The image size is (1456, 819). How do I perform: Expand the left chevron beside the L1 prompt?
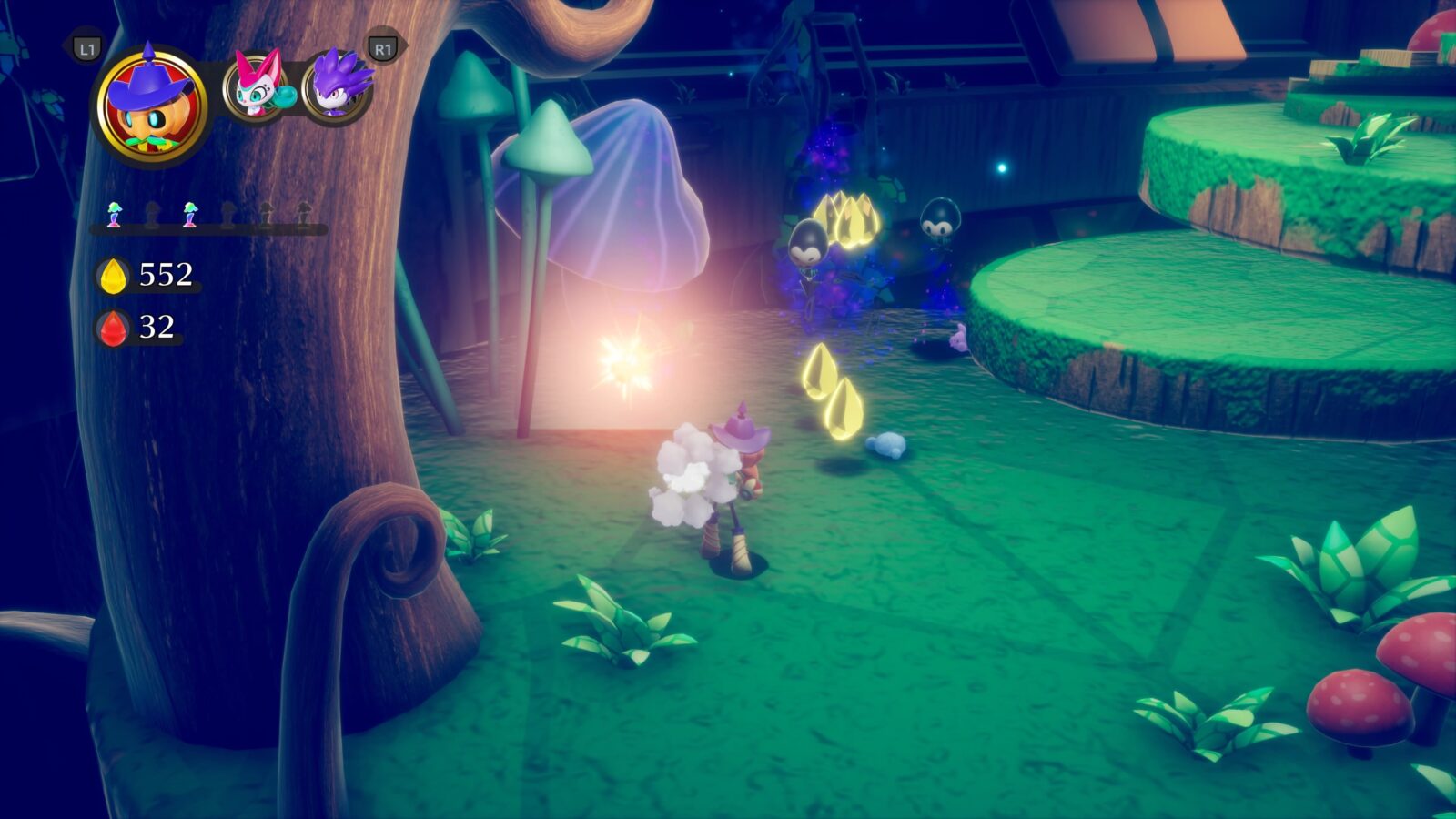point(62,45)
